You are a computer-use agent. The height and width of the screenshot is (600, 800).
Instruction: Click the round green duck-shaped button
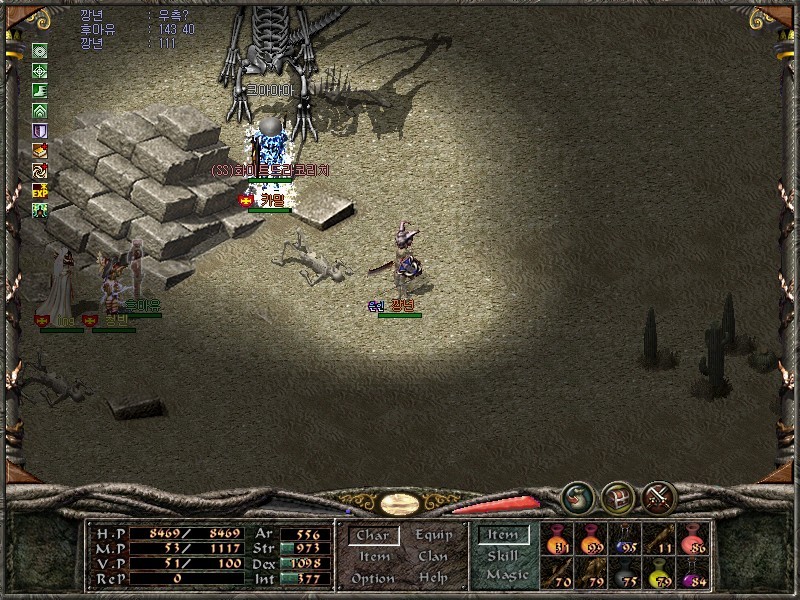point(577,497)
